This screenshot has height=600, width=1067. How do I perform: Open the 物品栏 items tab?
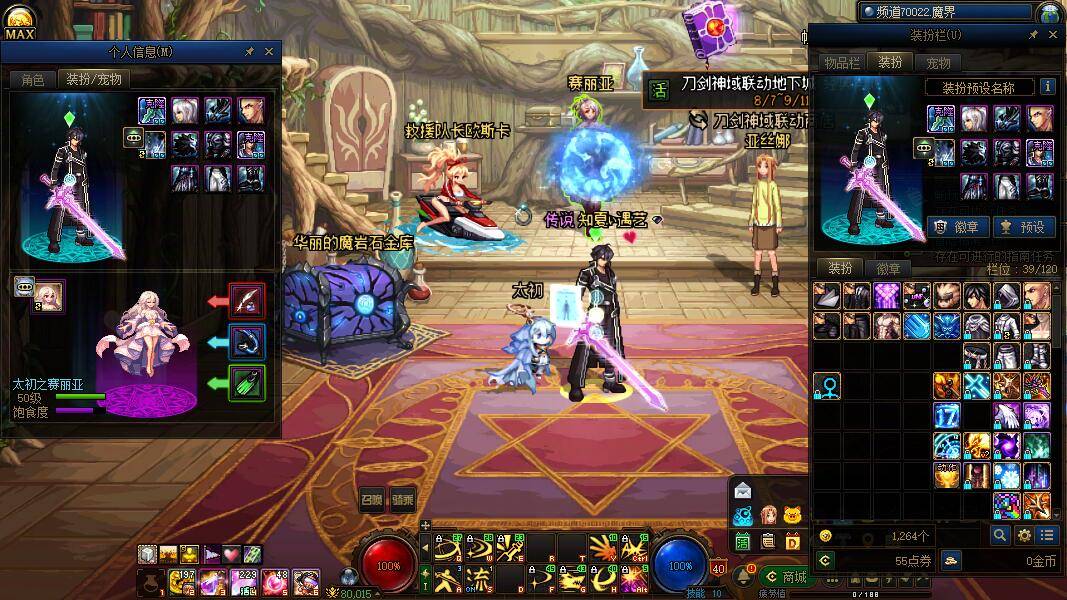coord(843,63)
